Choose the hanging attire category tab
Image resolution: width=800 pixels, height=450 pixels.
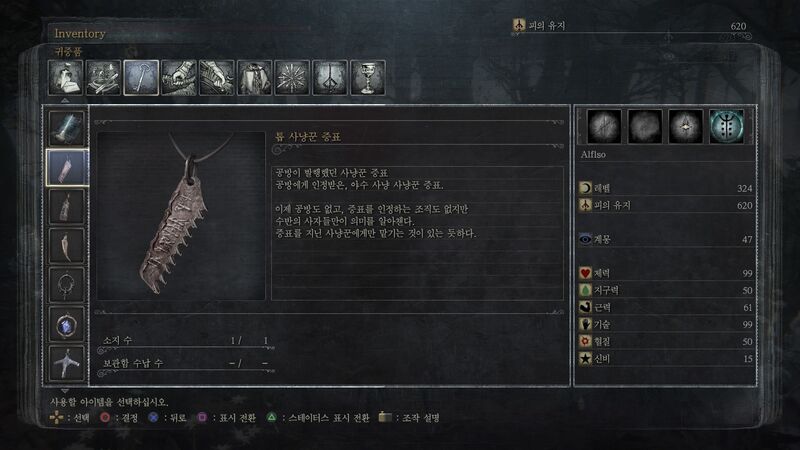[x=254, y=77]
